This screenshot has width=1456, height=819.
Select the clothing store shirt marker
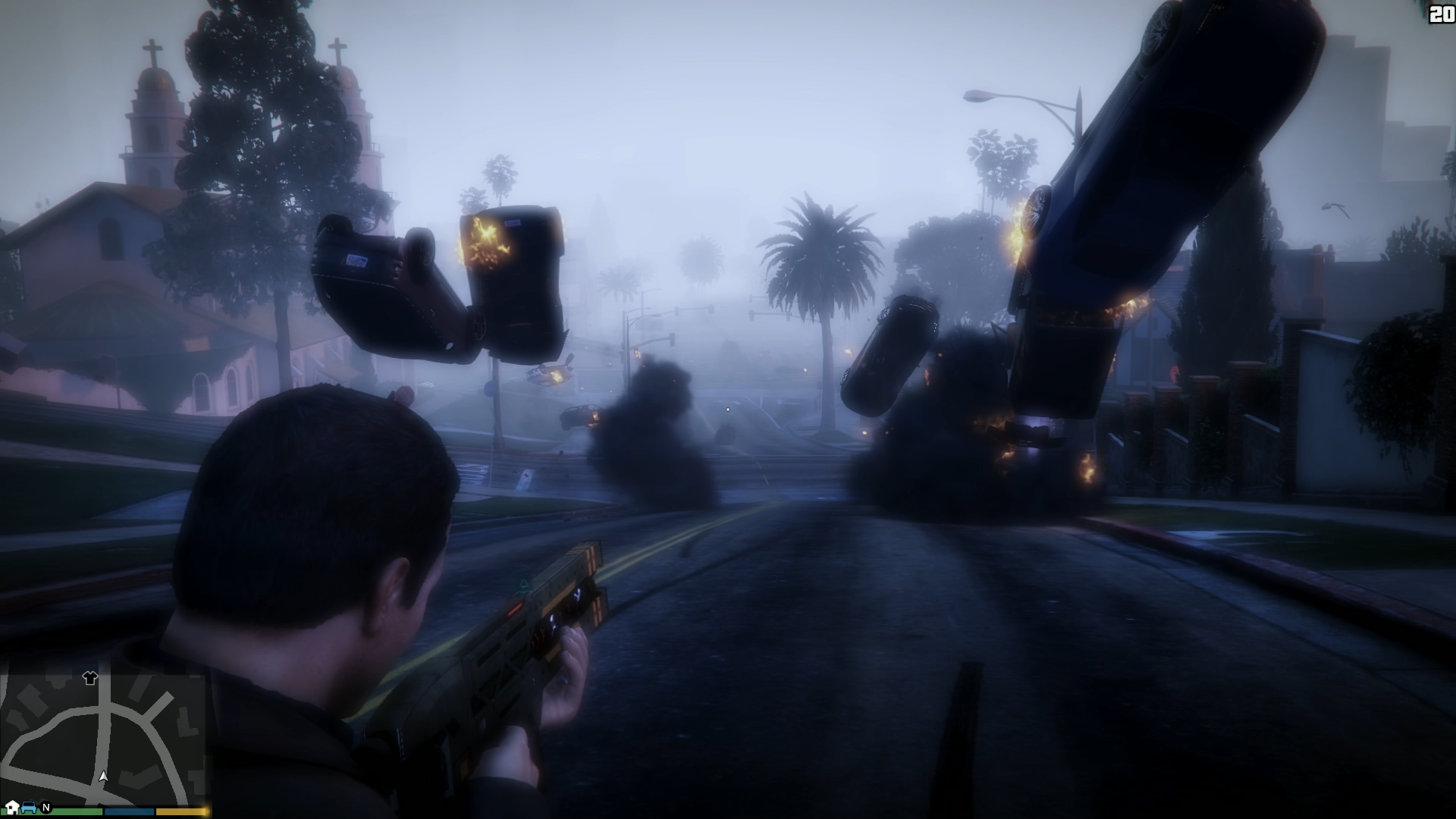(x=90, y=678)
